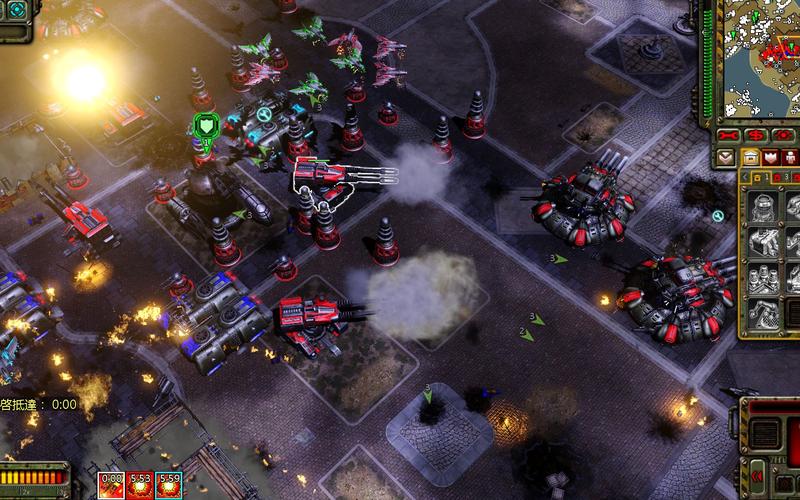Image resolution: width=800 pixels, height=500 pixels.
Task: Click the cyan gem icon in top-left corner
Action: pos(16,10)
